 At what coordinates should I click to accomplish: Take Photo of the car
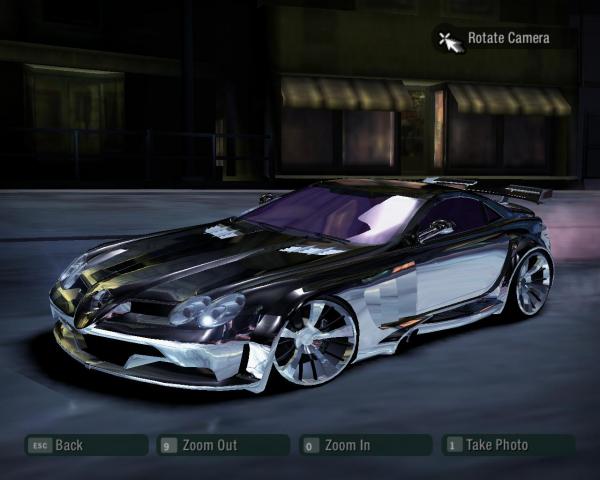tap(509, 445)
